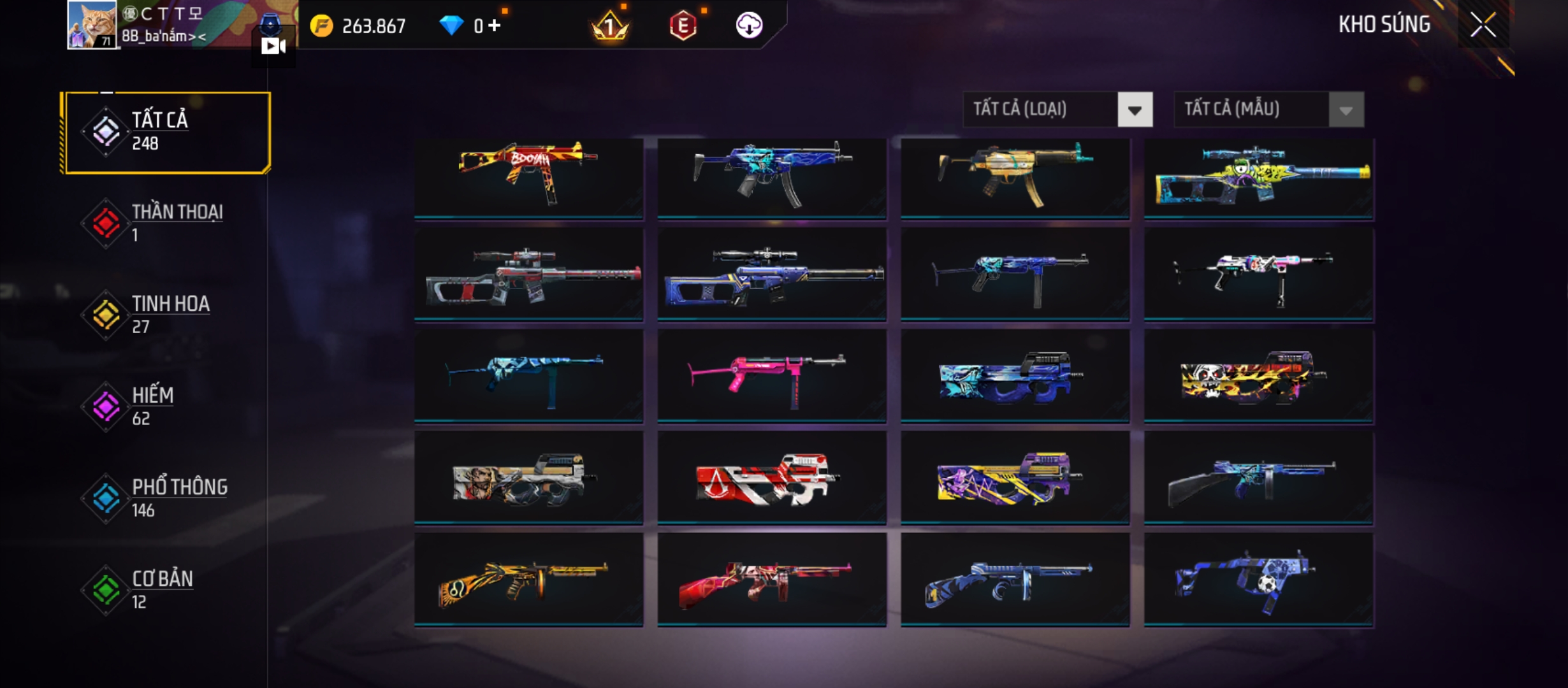Click the cloud download icon
The image size is (1568, 688).
click(x=749, y=25)
